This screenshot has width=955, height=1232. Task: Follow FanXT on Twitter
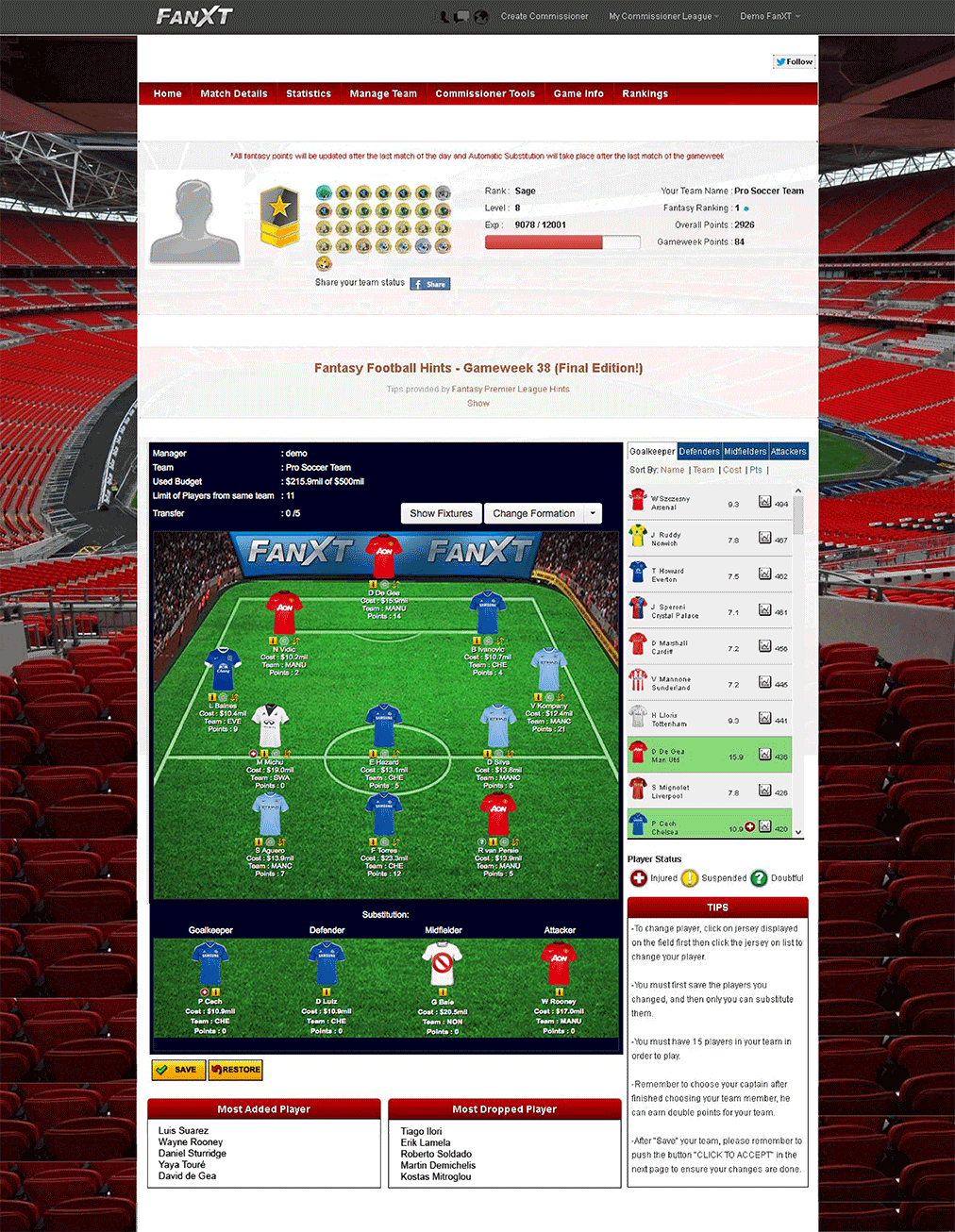coord(794,61)
